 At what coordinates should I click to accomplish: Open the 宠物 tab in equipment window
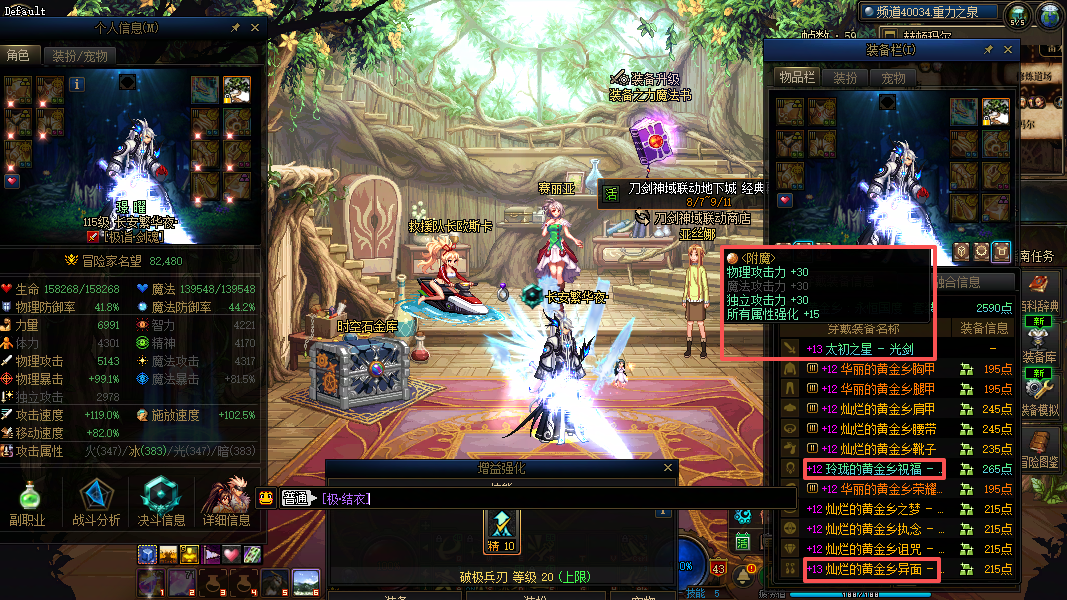892,78
